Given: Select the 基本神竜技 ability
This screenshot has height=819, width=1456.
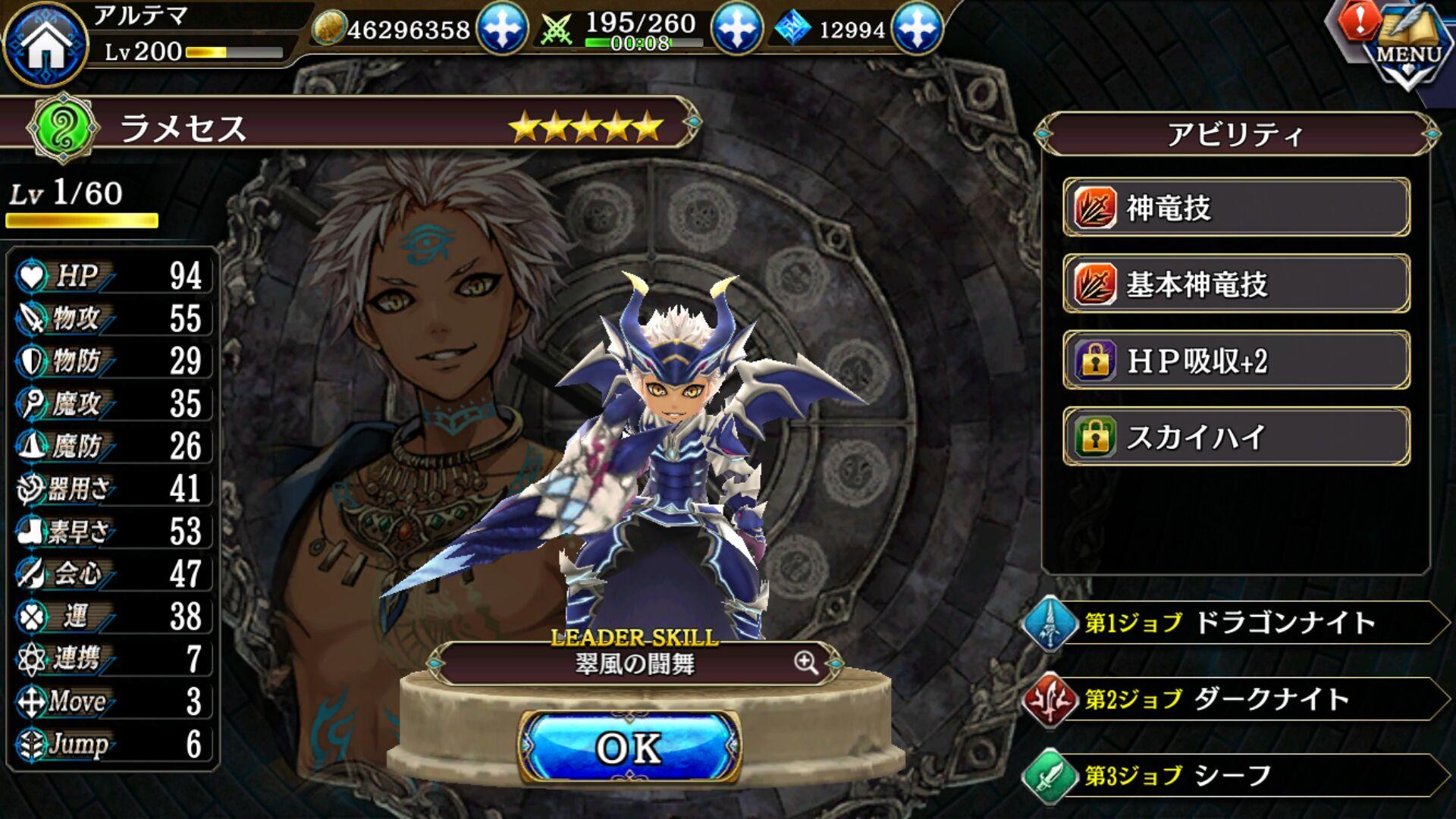Looking at the screenshot, I should tap(1236, 284).
